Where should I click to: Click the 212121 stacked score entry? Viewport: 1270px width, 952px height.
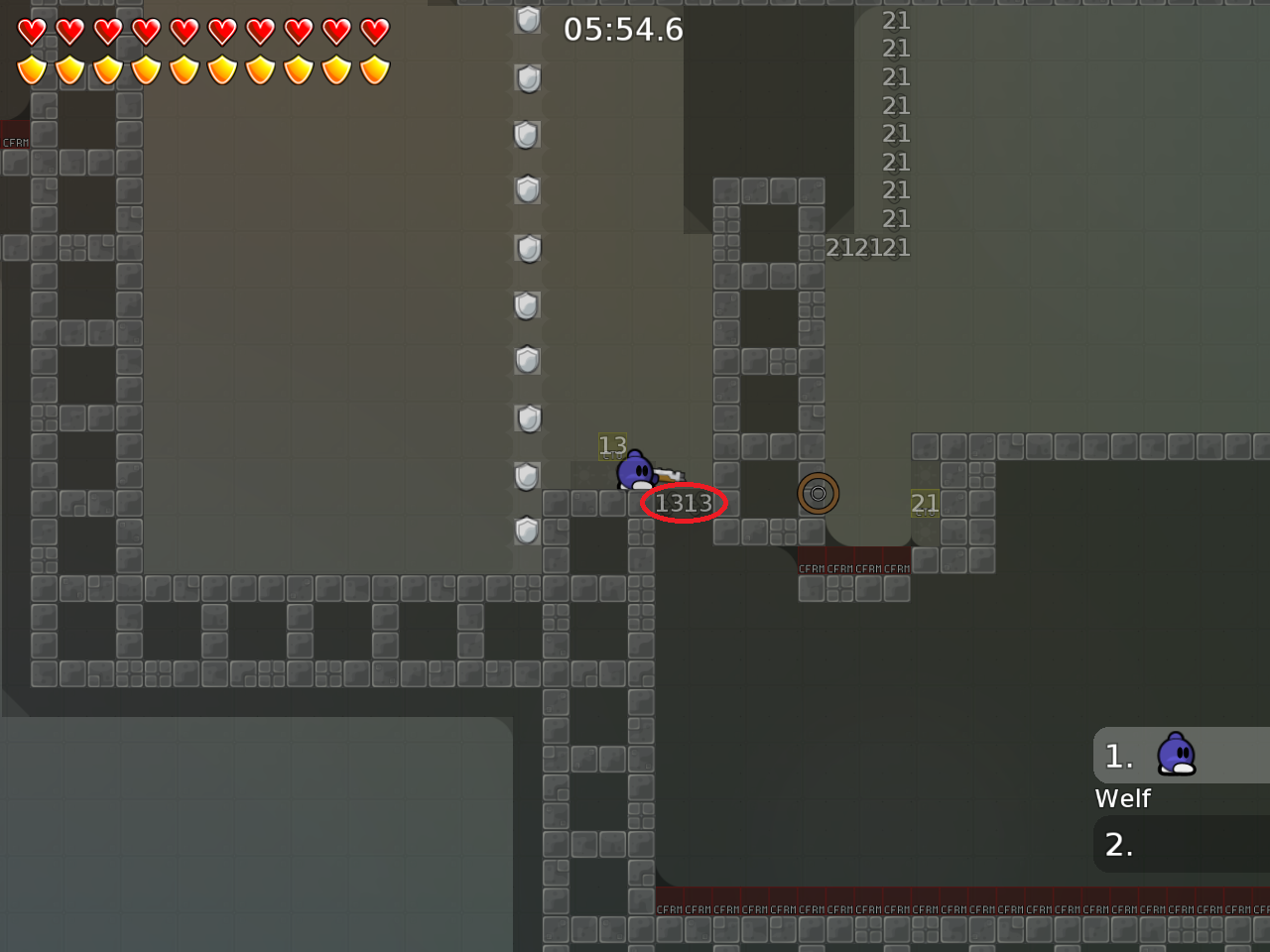867,247
